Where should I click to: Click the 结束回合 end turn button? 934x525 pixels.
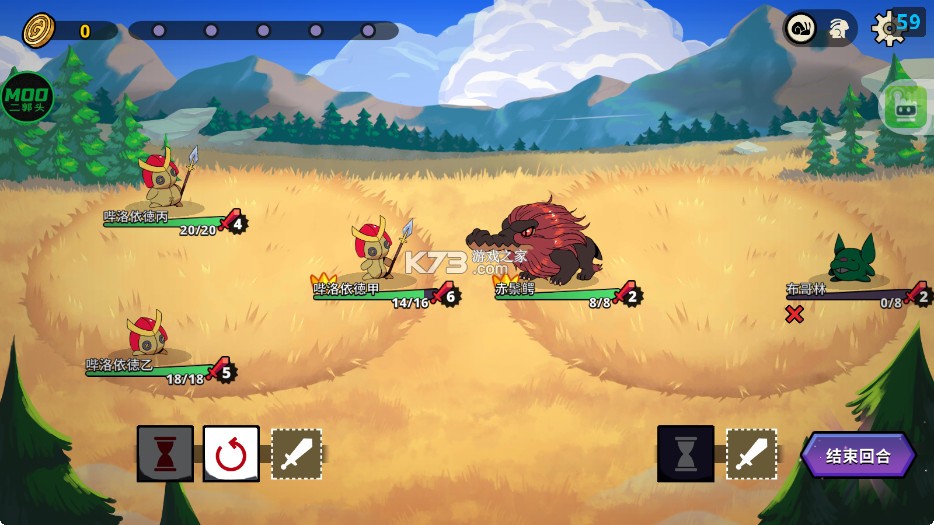coord(858,456)
